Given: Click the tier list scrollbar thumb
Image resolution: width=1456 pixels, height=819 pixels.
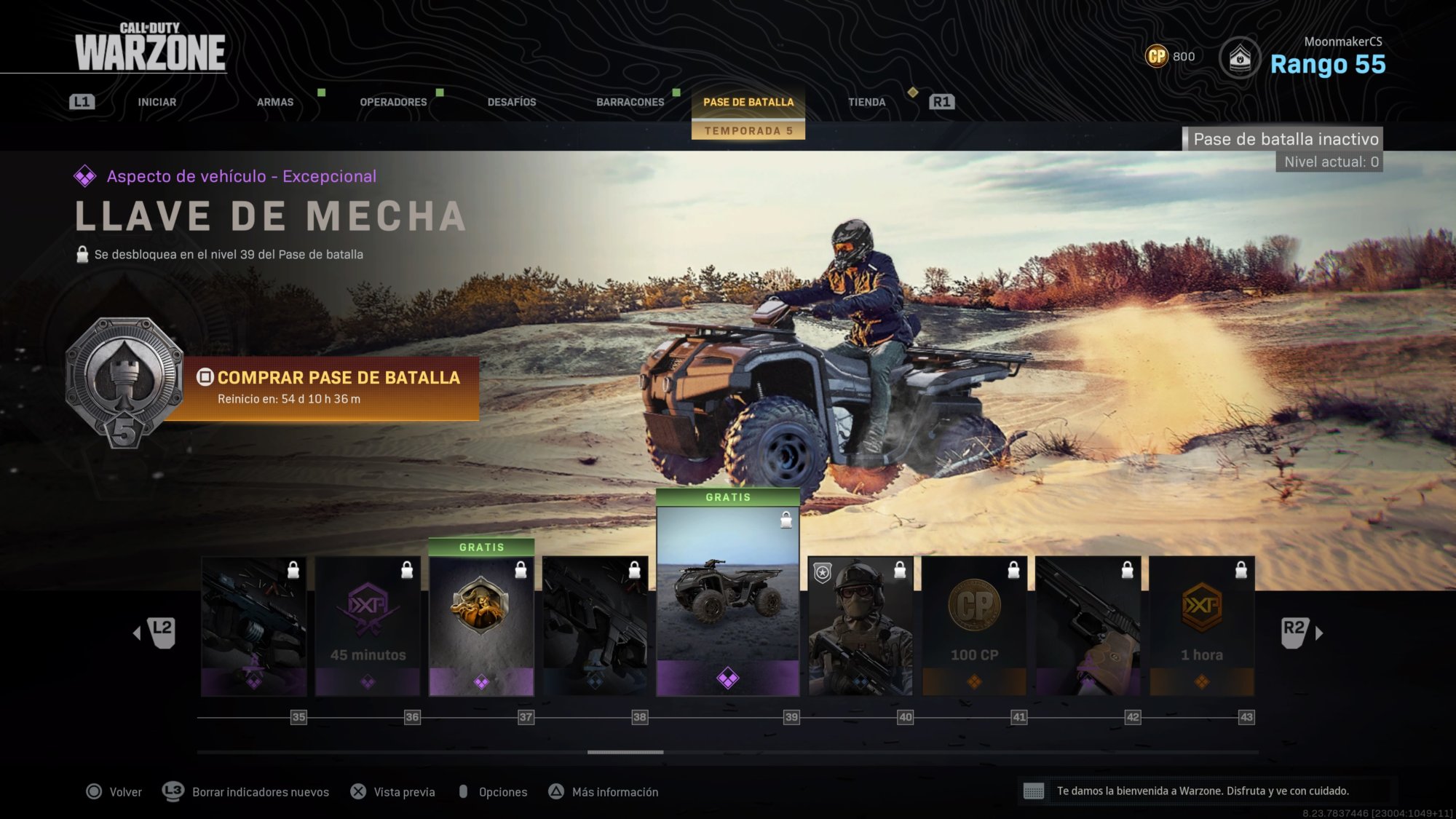Looking at the screenshot, I should coord(625,752).
